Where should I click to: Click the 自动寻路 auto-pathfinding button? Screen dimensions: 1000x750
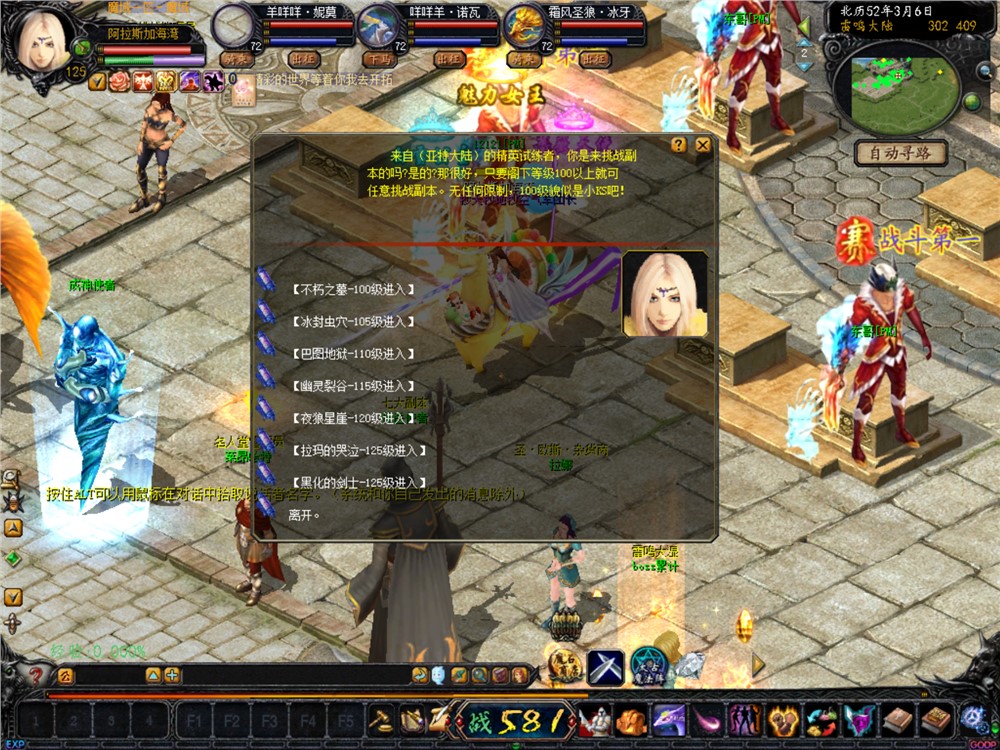click(x=901, y=153)
